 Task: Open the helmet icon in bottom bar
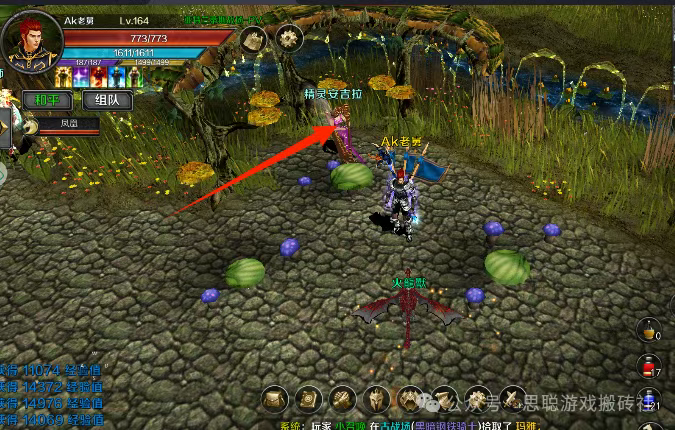coord(376,400)
